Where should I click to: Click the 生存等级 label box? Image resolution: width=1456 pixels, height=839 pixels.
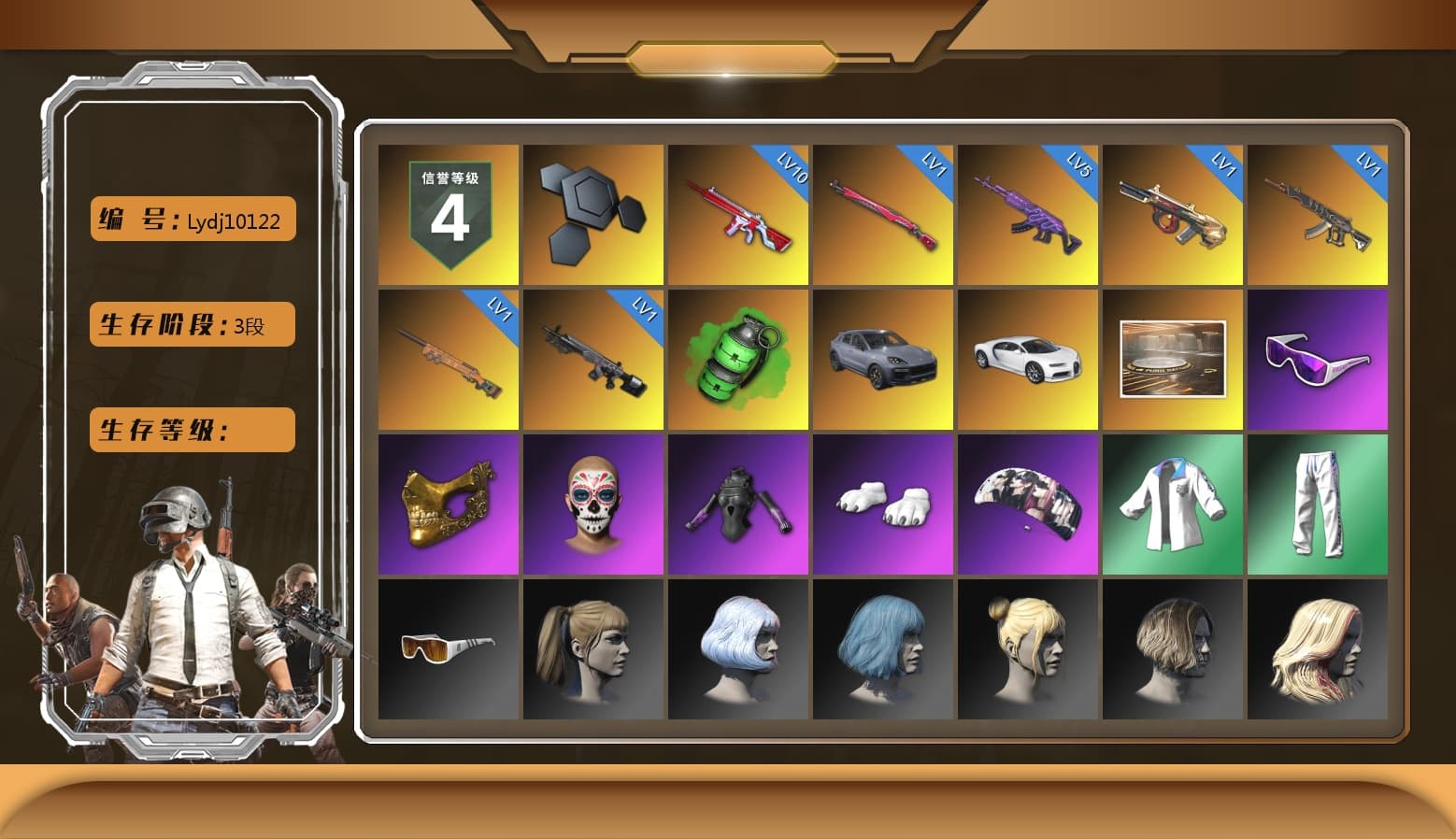[x=191, y=430]
